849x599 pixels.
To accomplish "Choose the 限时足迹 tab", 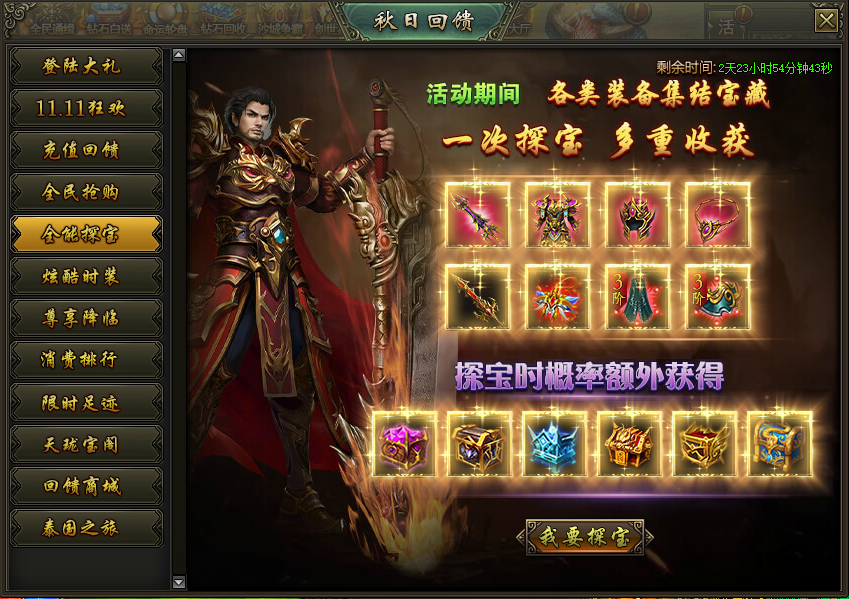I will click(x=85, y=402).
